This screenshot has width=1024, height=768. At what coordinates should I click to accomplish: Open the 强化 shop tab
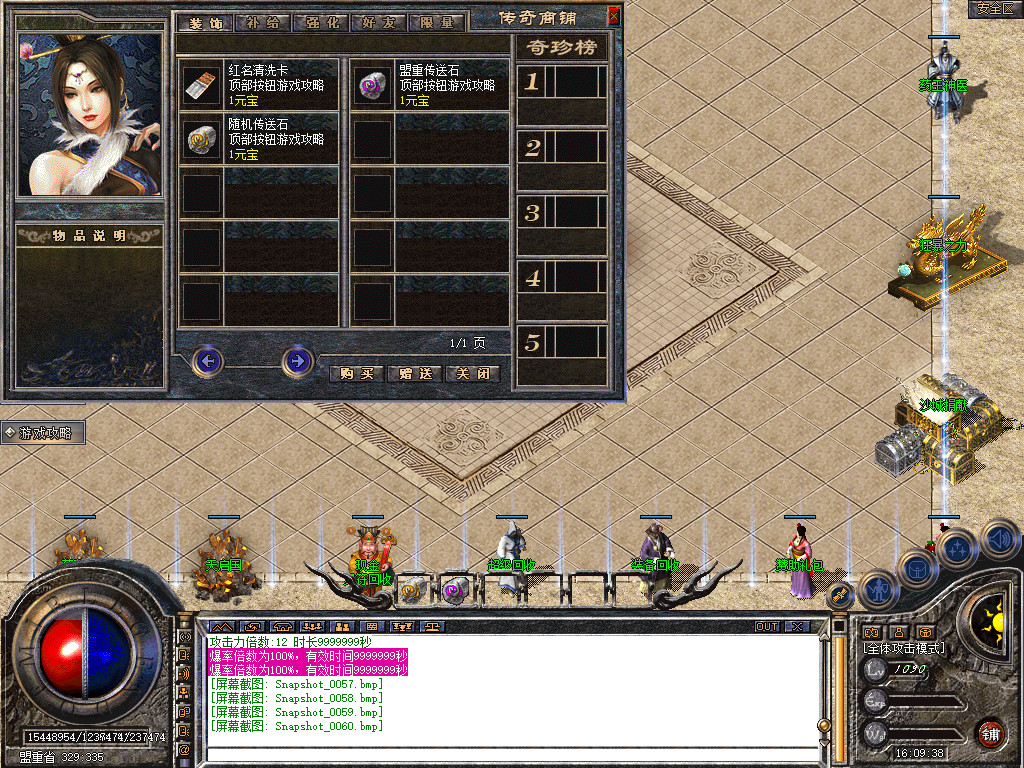(320, 22)
